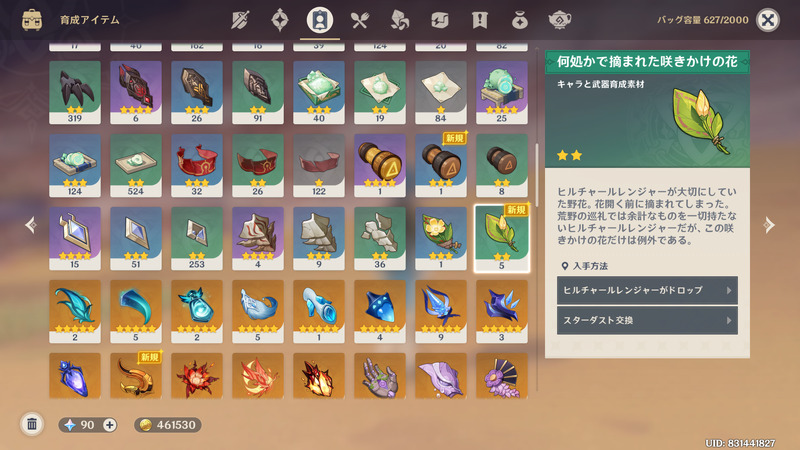
Task: Select the crystal shard stack of 253
Action: (197, 239)
